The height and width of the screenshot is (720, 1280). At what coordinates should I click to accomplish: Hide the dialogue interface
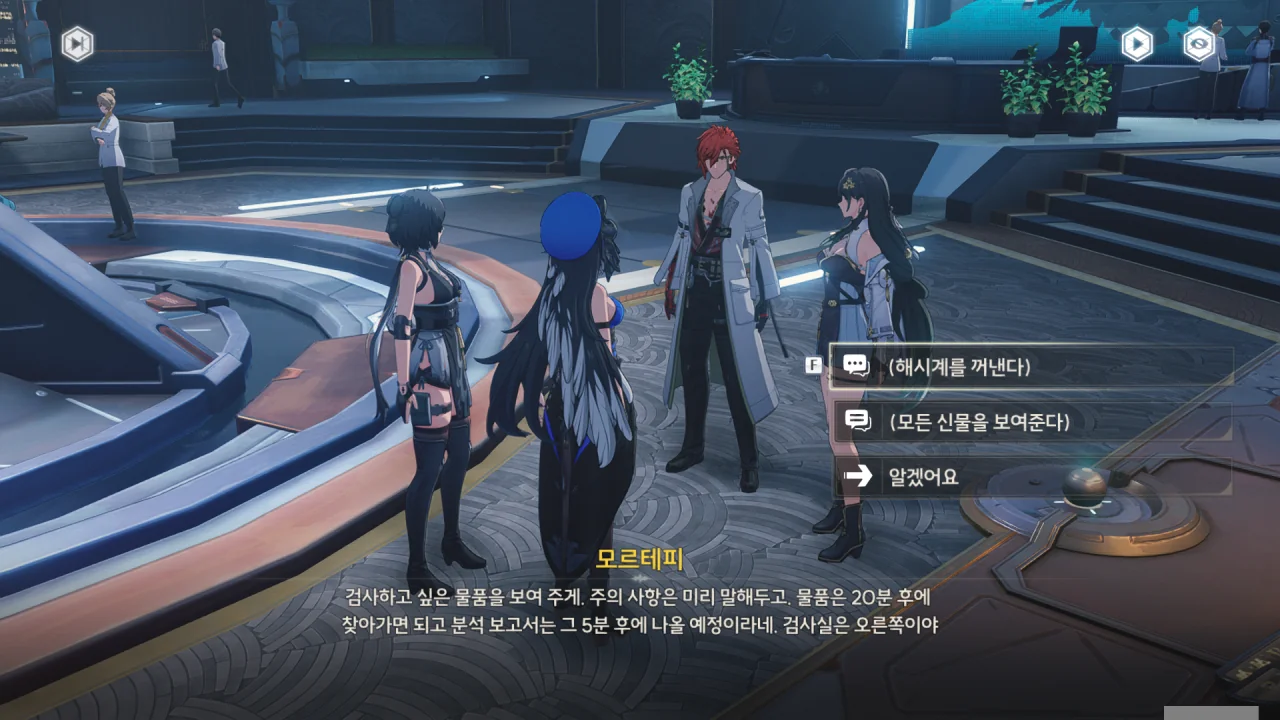[x=1199, y=44]
